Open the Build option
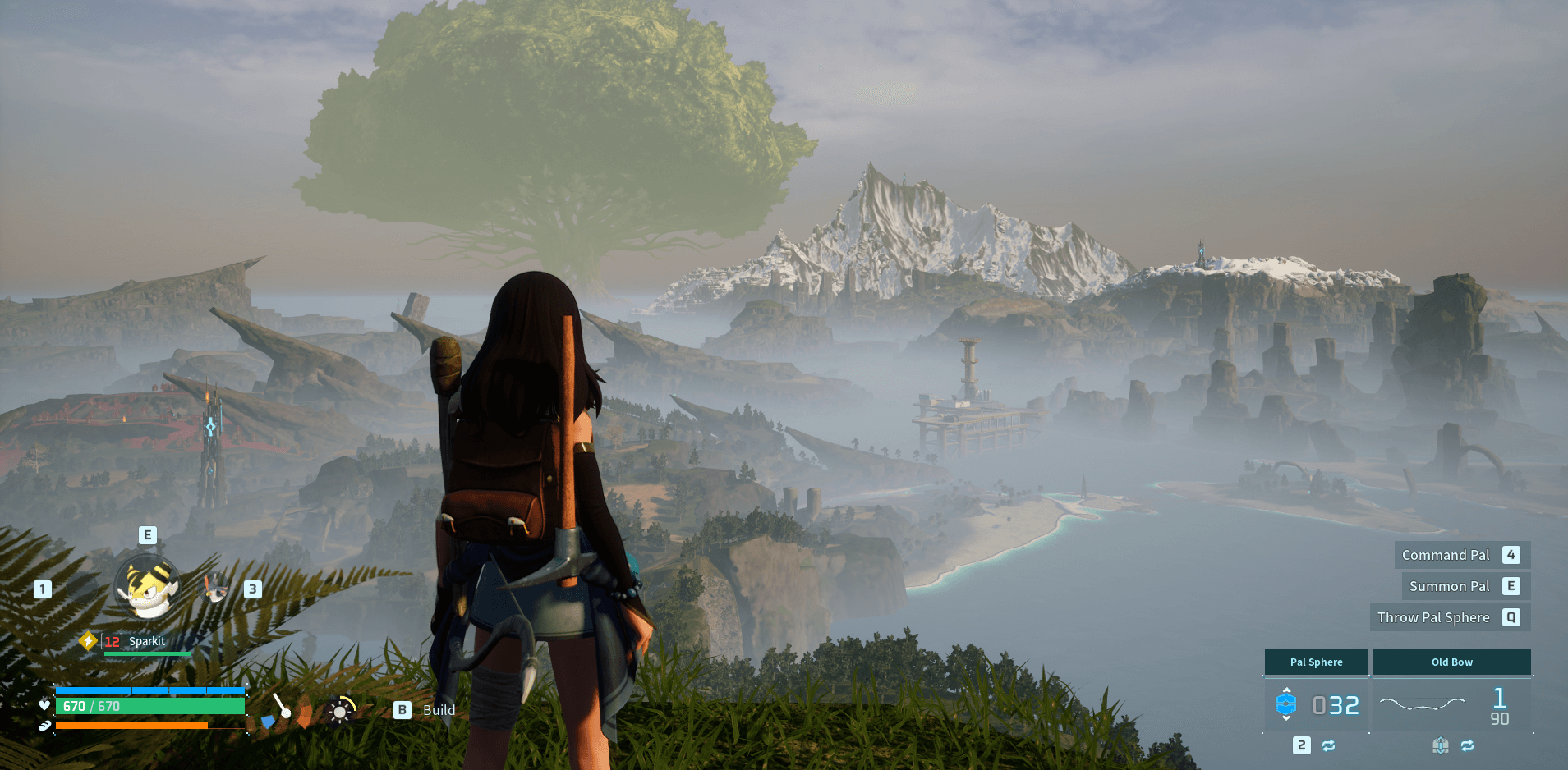Screen dimensions: 1568x770 coord(425,710)
